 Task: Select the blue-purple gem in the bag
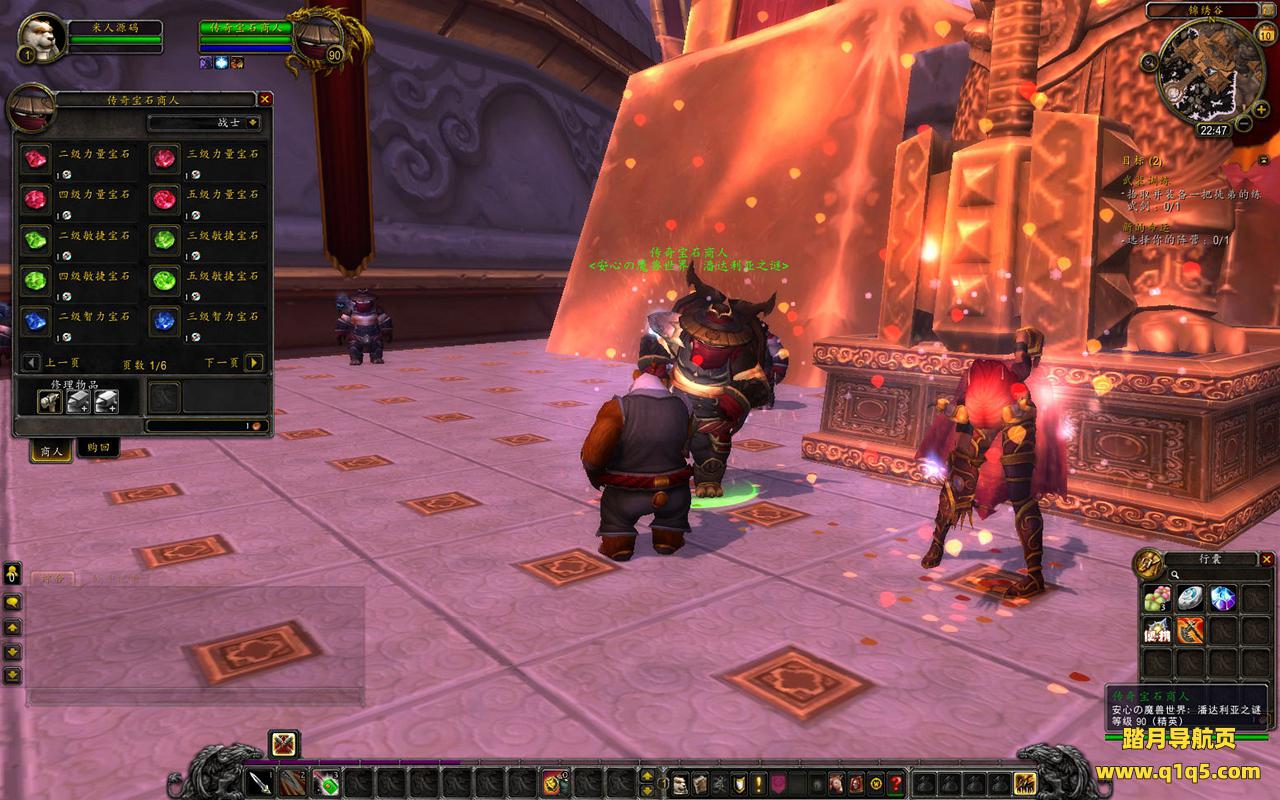click(1222, 598)
